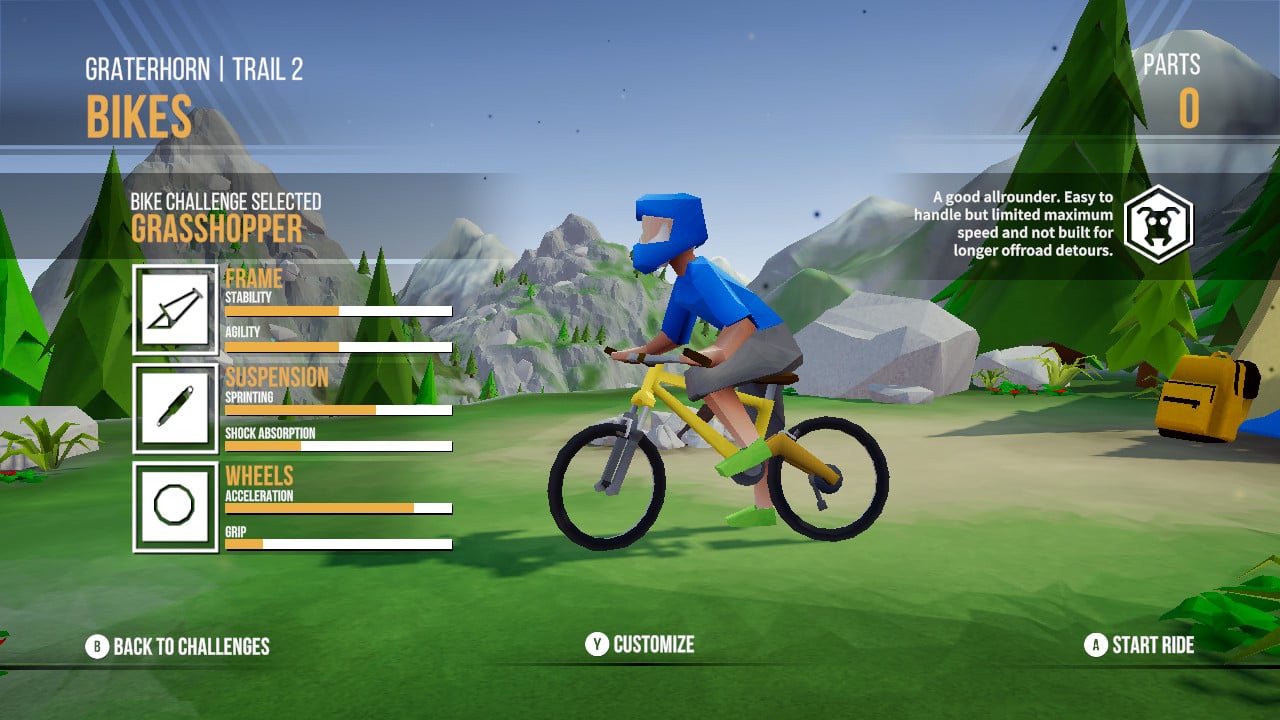Select the Suspension spring icon

[x=175, y=408]
